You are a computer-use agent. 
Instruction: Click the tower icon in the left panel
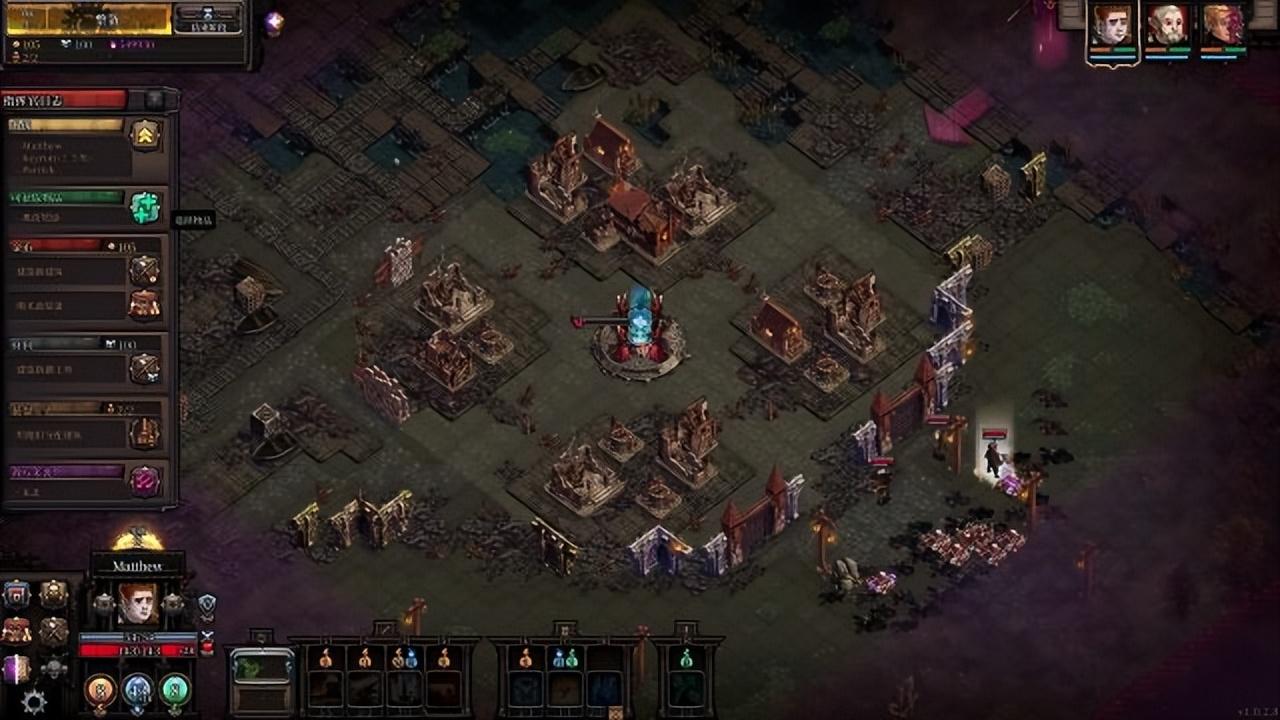pos(146,433)
